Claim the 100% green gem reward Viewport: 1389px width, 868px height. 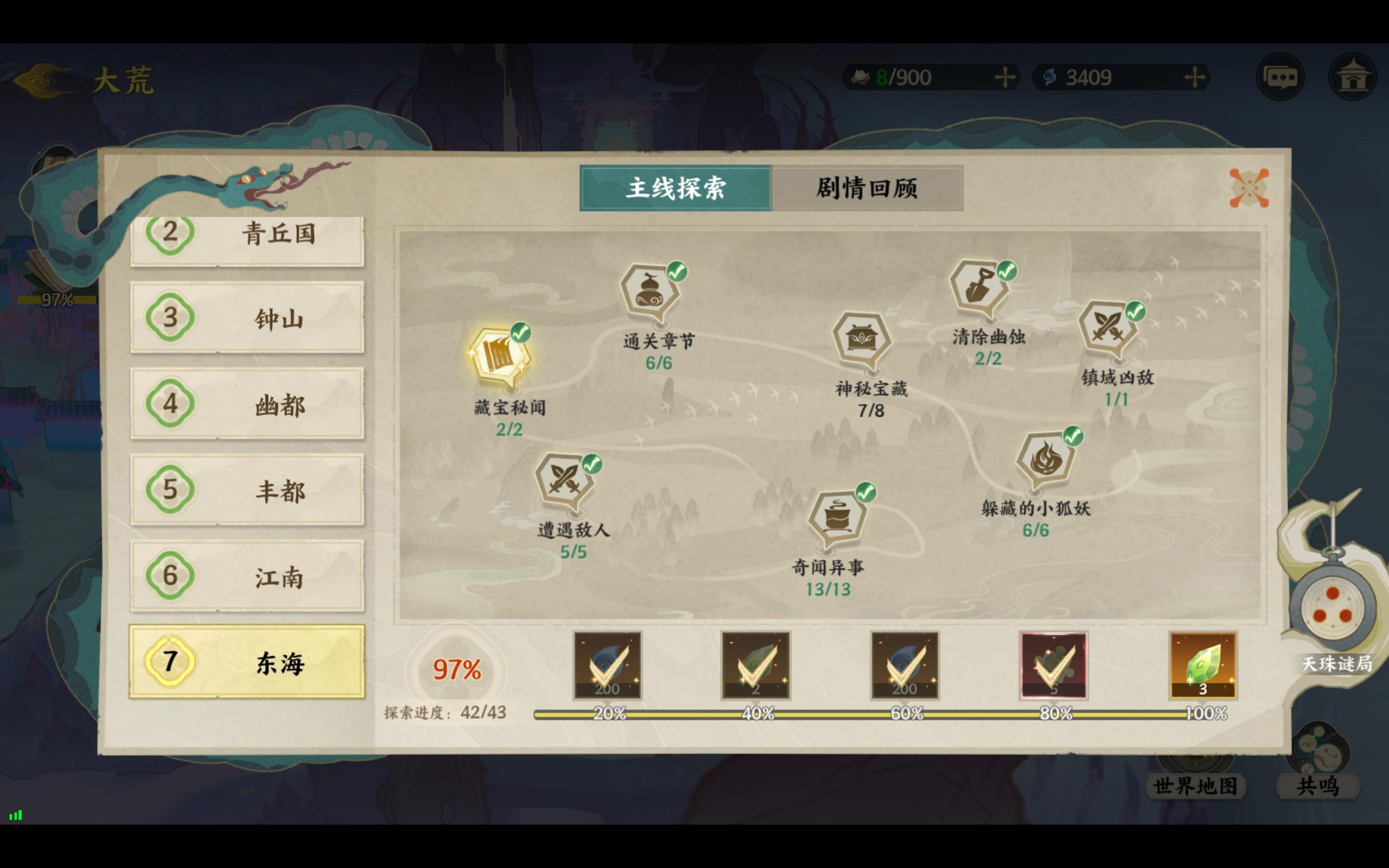pyautogui.click(x=1203, y=666)
